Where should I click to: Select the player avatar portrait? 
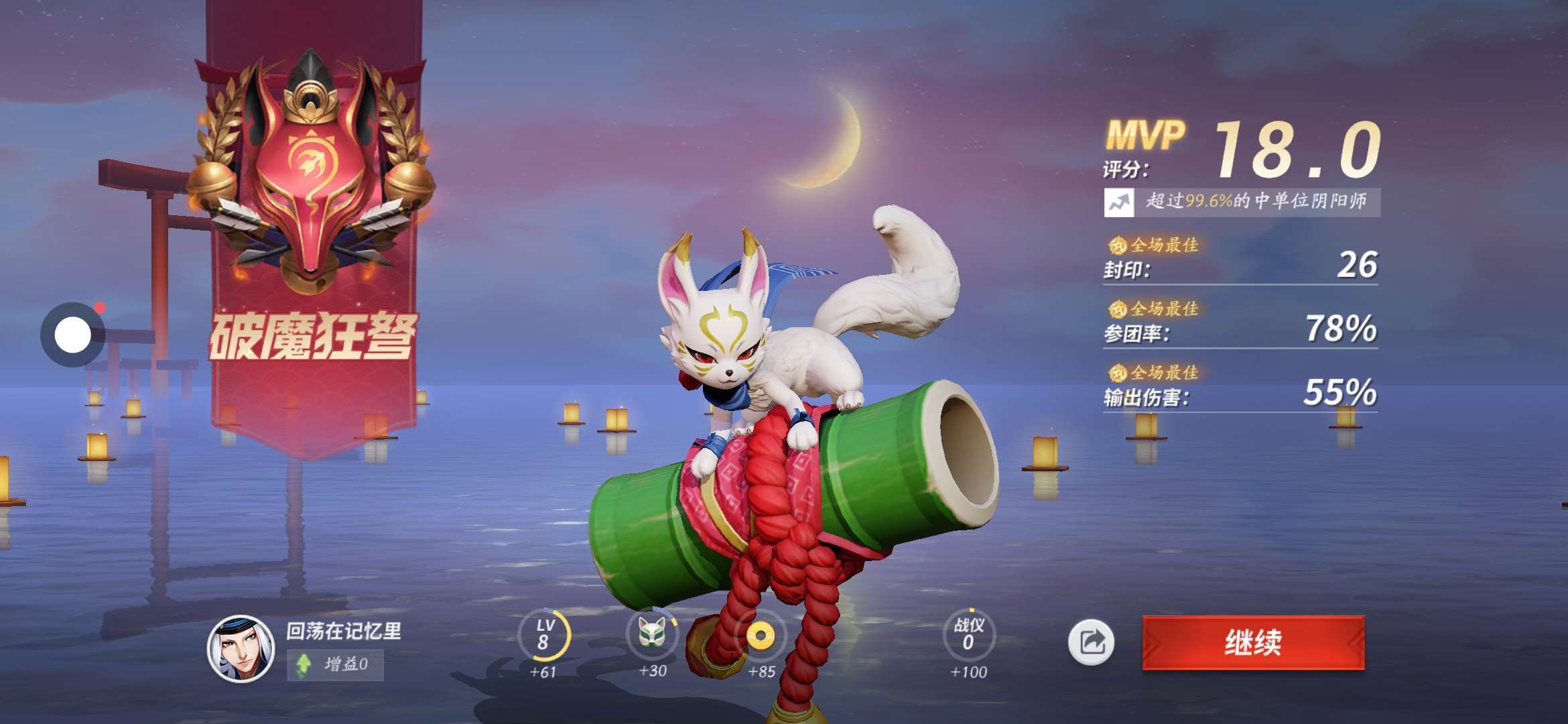coord(241,648)
